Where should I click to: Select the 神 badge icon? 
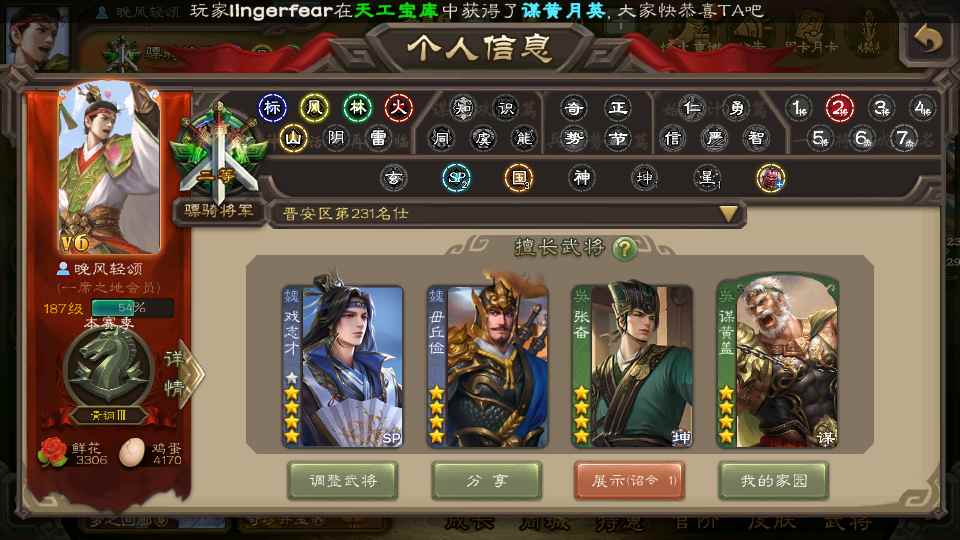581,179
